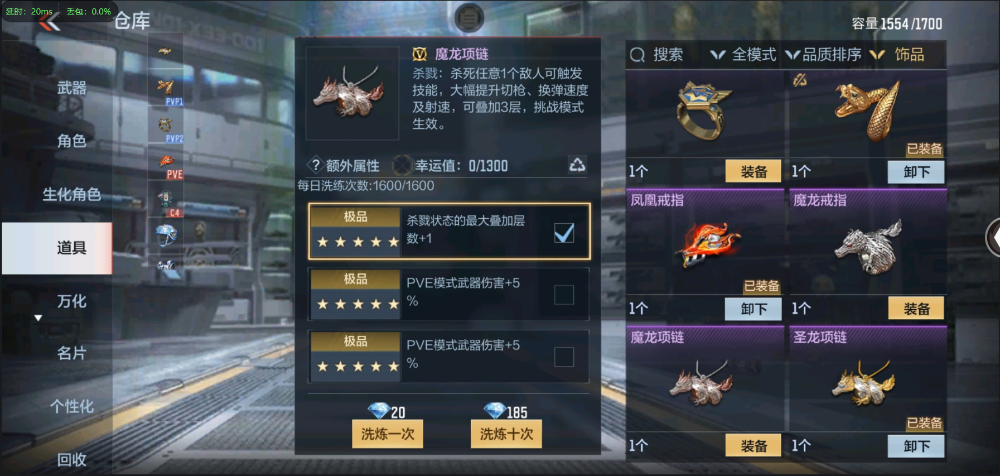The height and width of the screenshot is (476, 1000).
Task: Open the 回收 recycle tab
Action: pyautogui.click(x=71, y=459)
